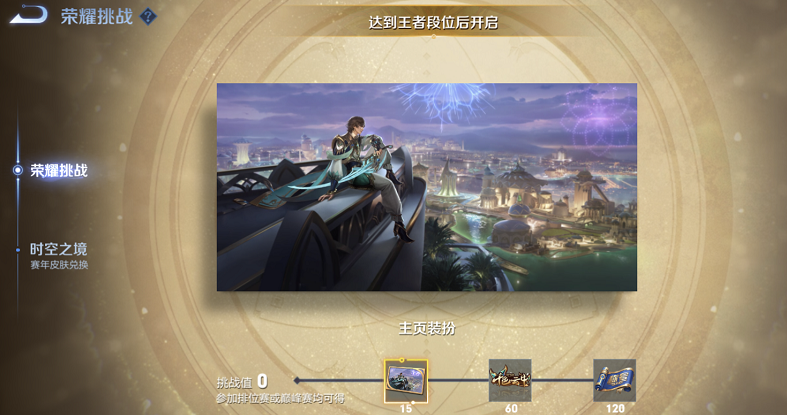Select the 荣耀挑战 side tab

click(58, 170)
